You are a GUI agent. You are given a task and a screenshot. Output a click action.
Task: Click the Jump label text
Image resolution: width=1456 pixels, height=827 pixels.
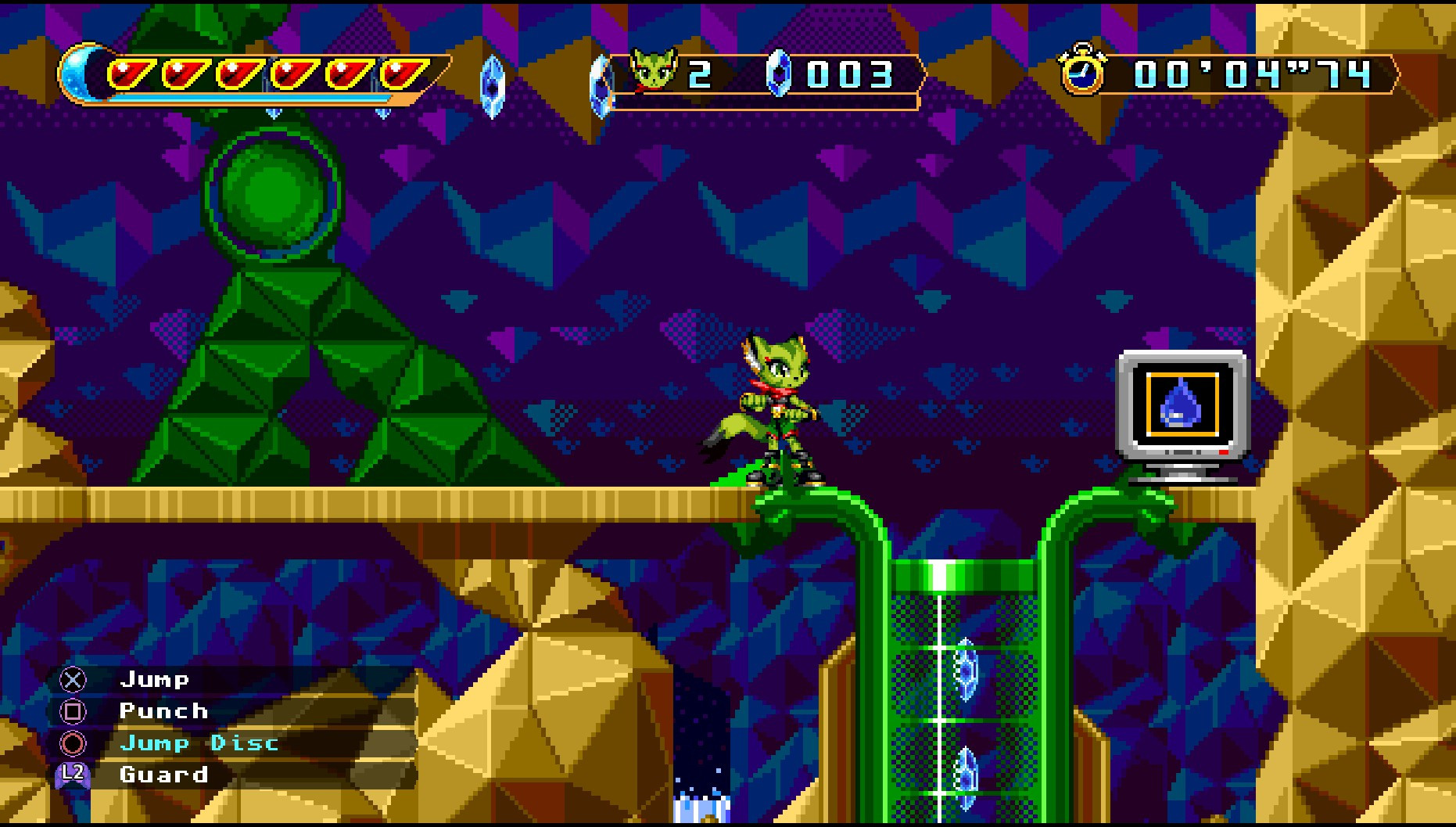[x=155, y=679]
